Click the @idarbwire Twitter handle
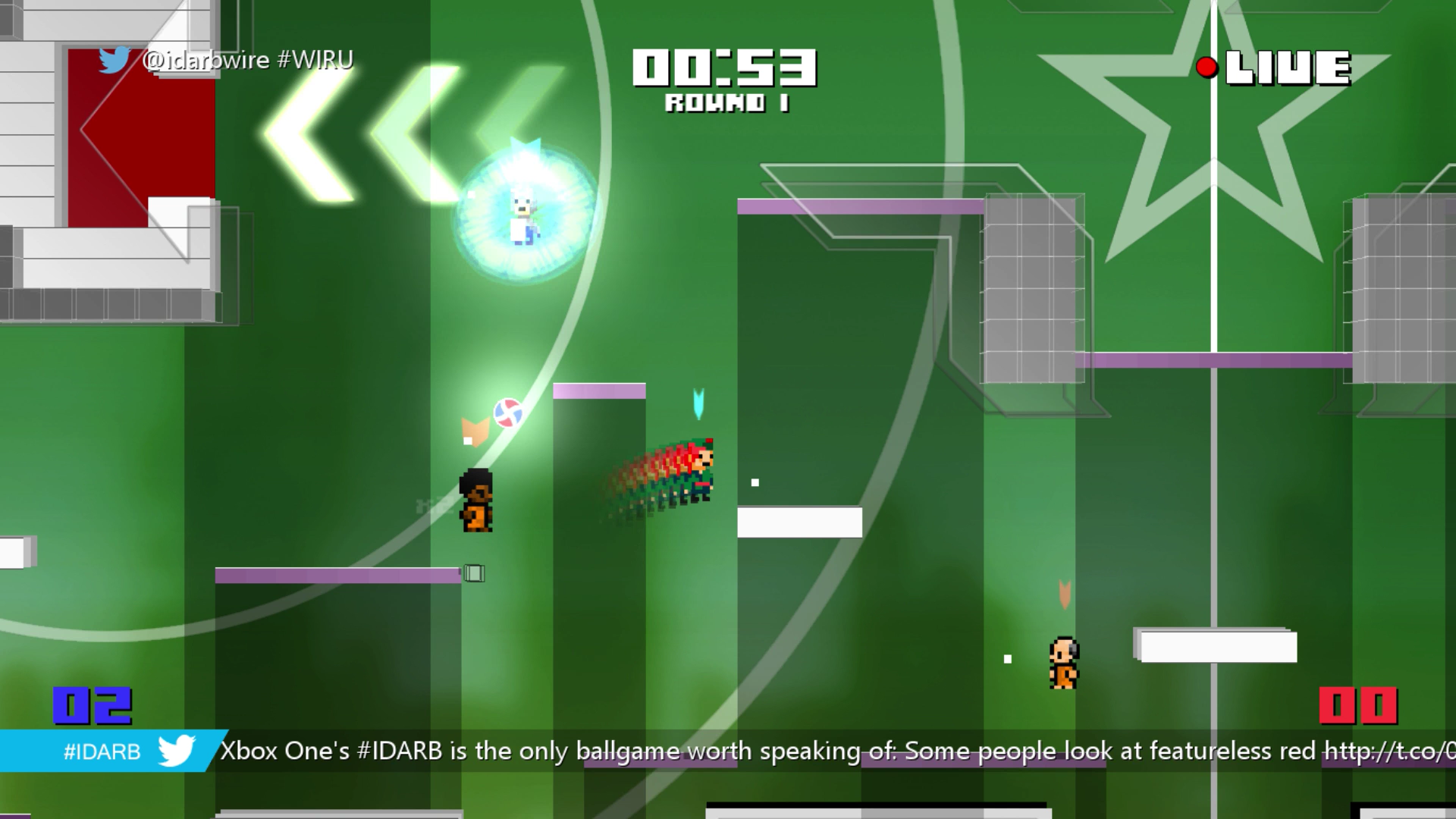1456x819 pixels. [x=206, y=60]
